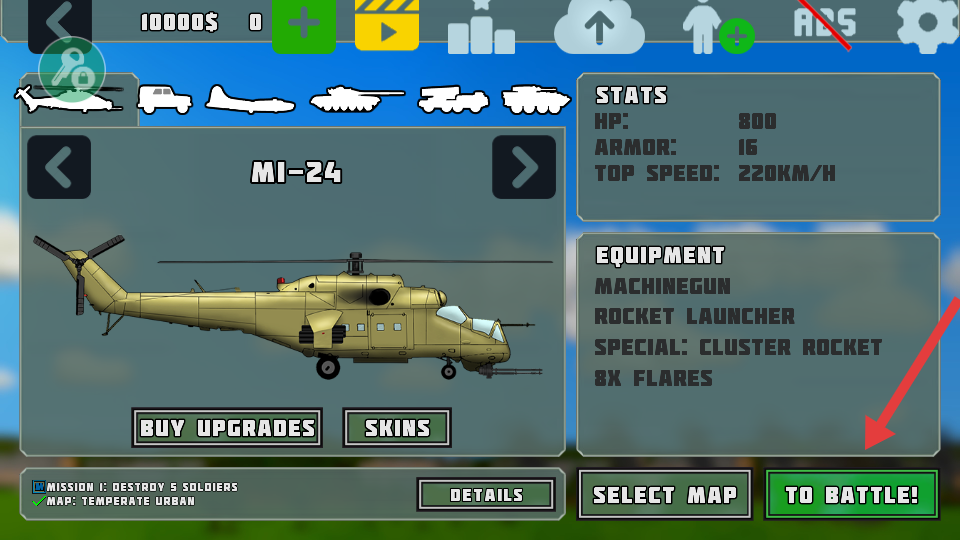Image resolution: width=960 pixels, height=540 pixels.
Task: Add more money with the green plus
Action: tap(304, 24)
